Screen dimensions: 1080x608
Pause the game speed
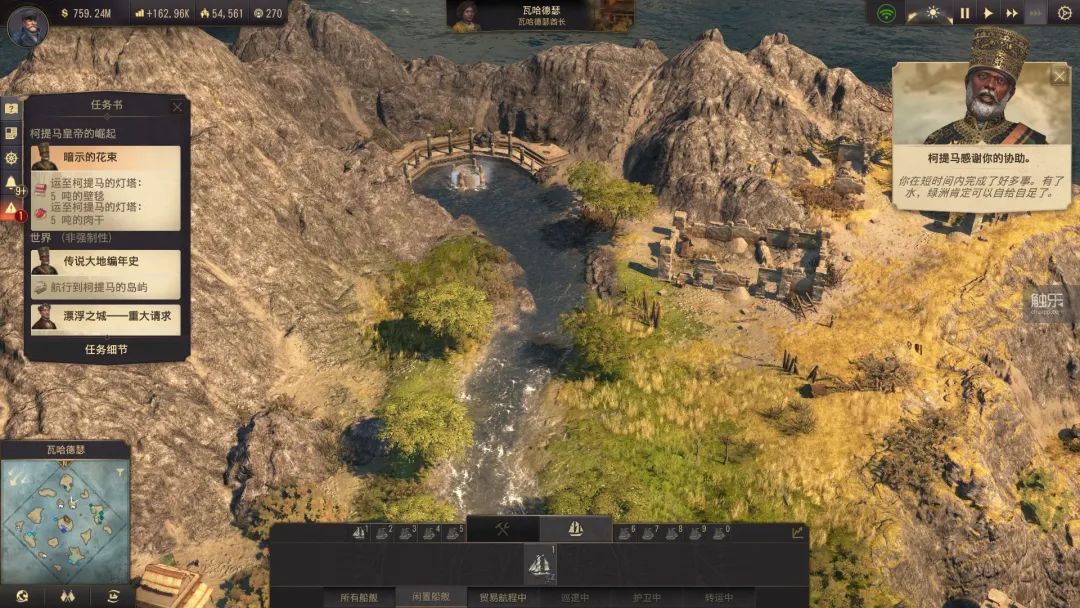(x=964, y=13)
